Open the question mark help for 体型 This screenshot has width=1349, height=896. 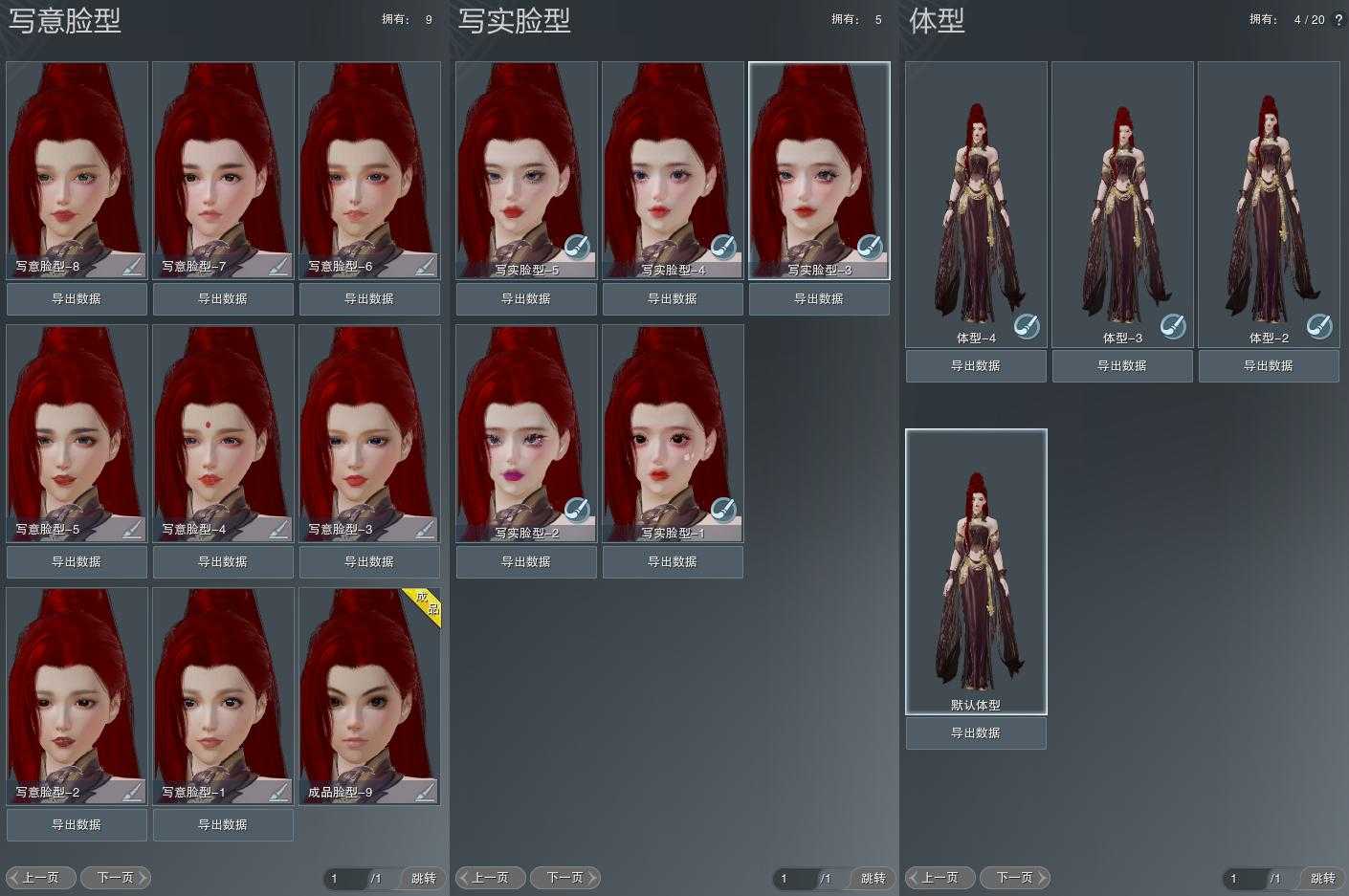[1338, 20]
